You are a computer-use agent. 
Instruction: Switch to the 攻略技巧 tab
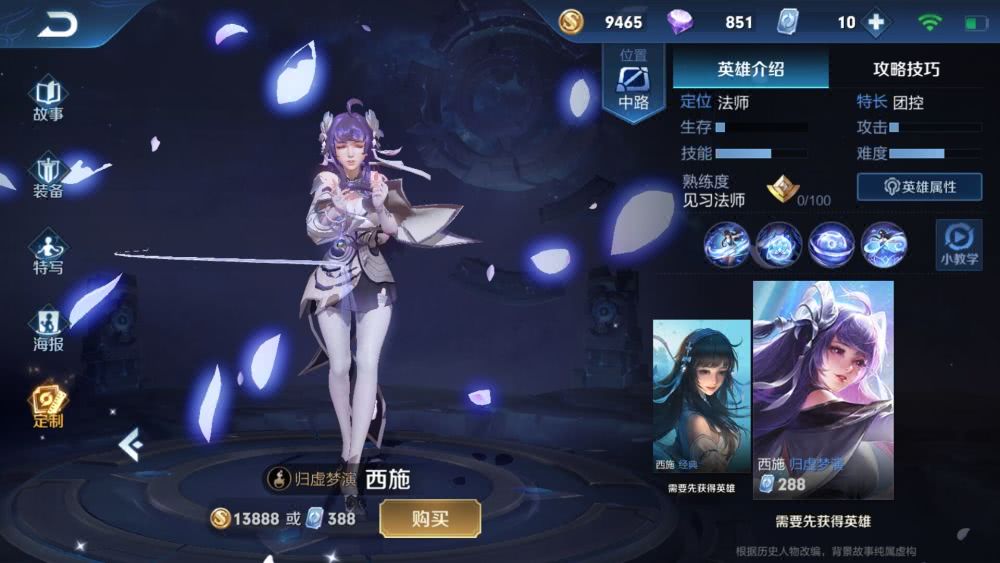point(905,69)
